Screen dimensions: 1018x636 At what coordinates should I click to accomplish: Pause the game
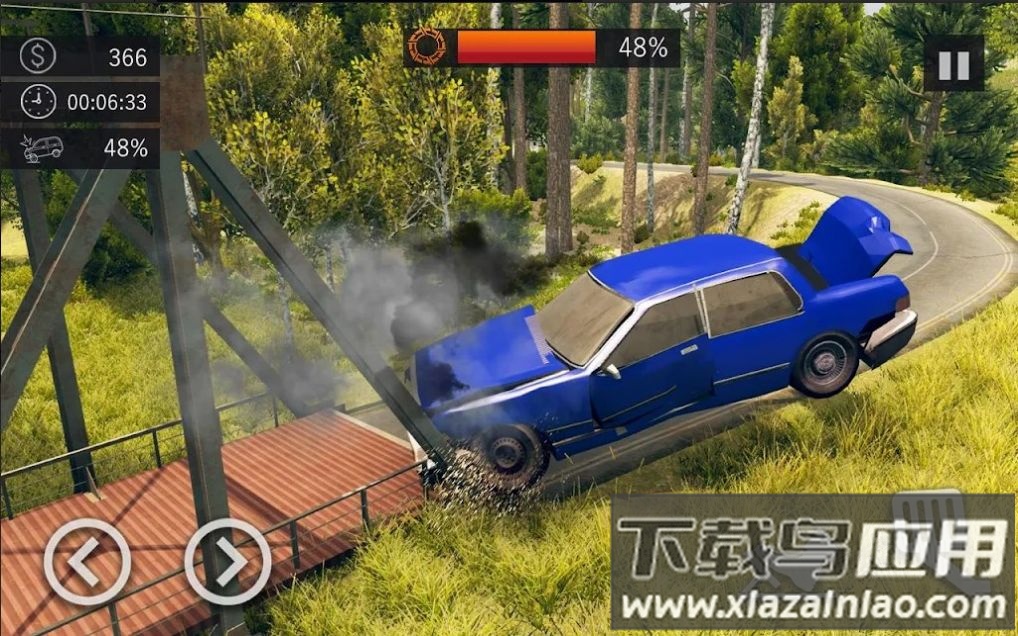pos(953,65)
